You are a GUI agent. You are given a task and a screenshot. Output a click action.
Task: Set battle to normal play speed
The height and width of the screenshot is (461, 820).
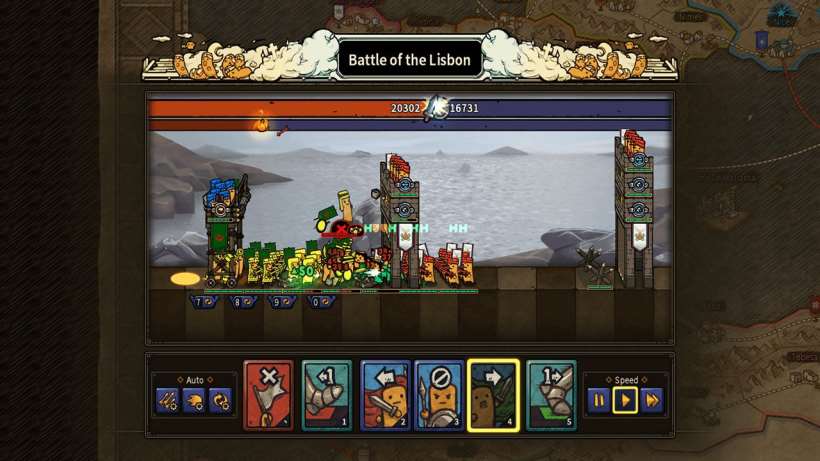(x=625, y=401)
